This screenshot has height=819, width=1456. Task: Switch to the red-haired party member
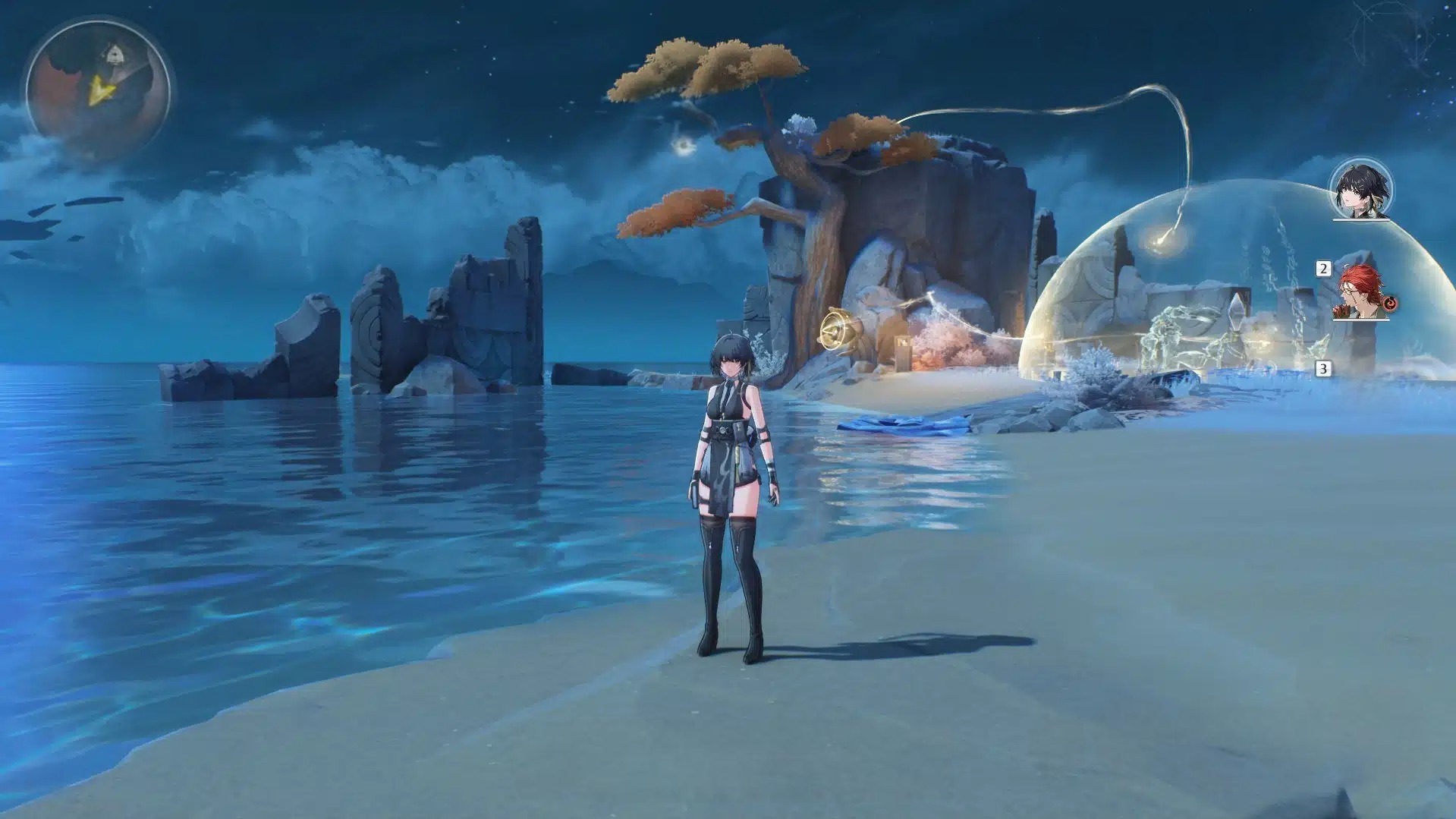(1360, 292)
